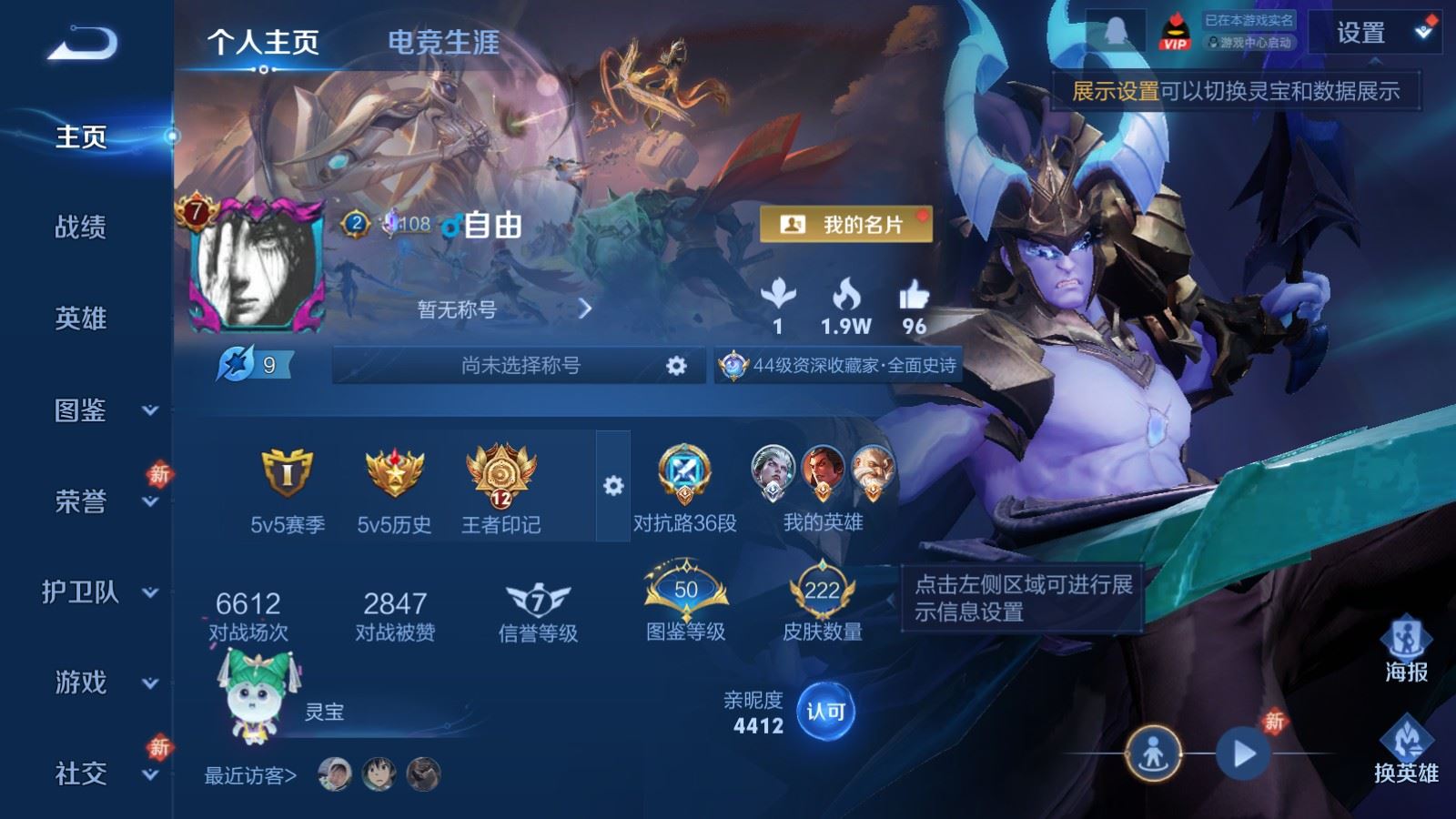Open 我的名片 card

tap(845, 224)
